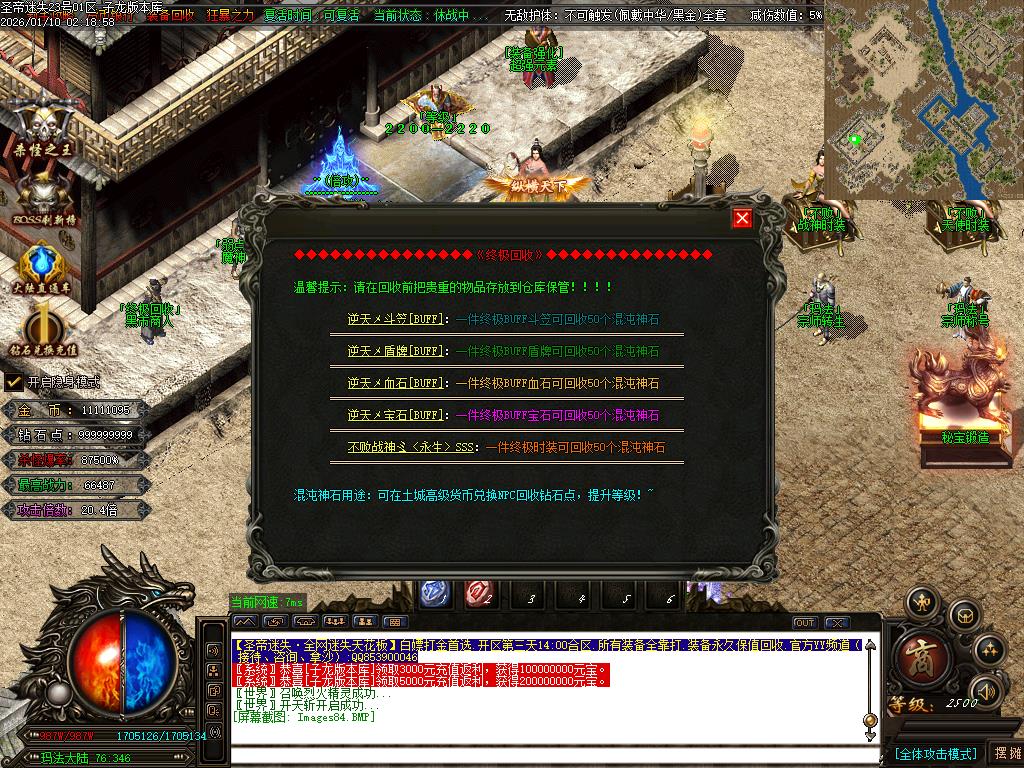Close the 终极回收 dialog window
1024x768 pixels.
(x=741, y=219)
